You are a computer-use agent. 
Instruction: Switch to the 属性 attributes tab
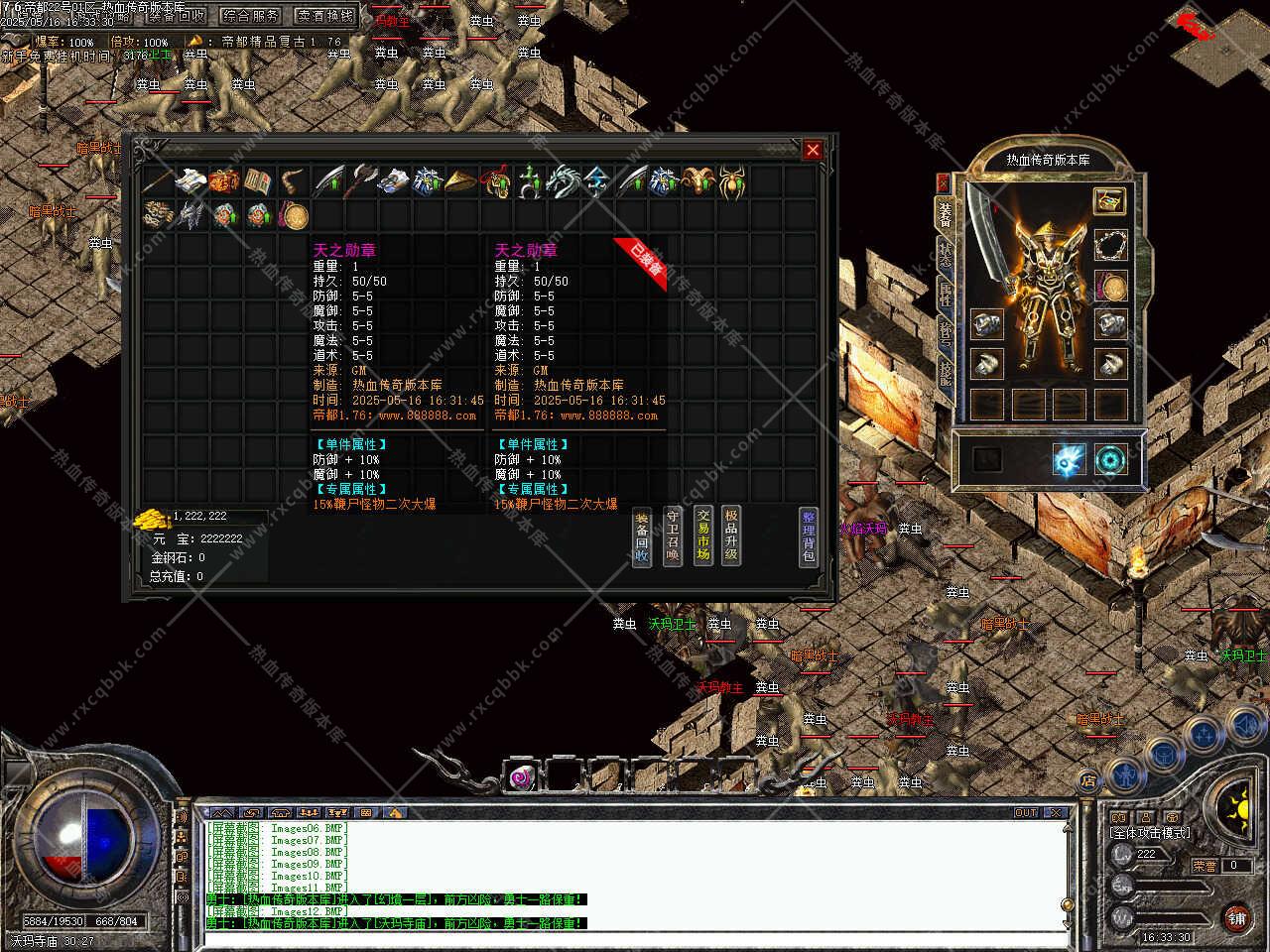[x=945, y=293]
